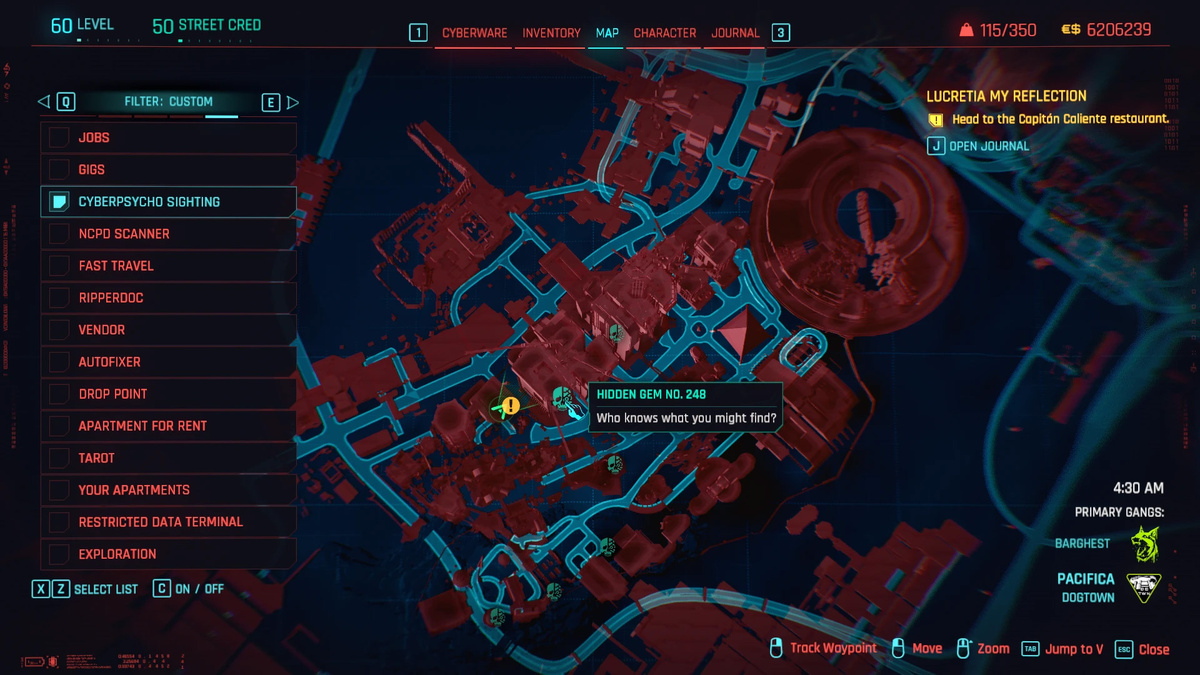Select the yellow quest marker on map
1200x675 pixels.
(x=511, y=405)
